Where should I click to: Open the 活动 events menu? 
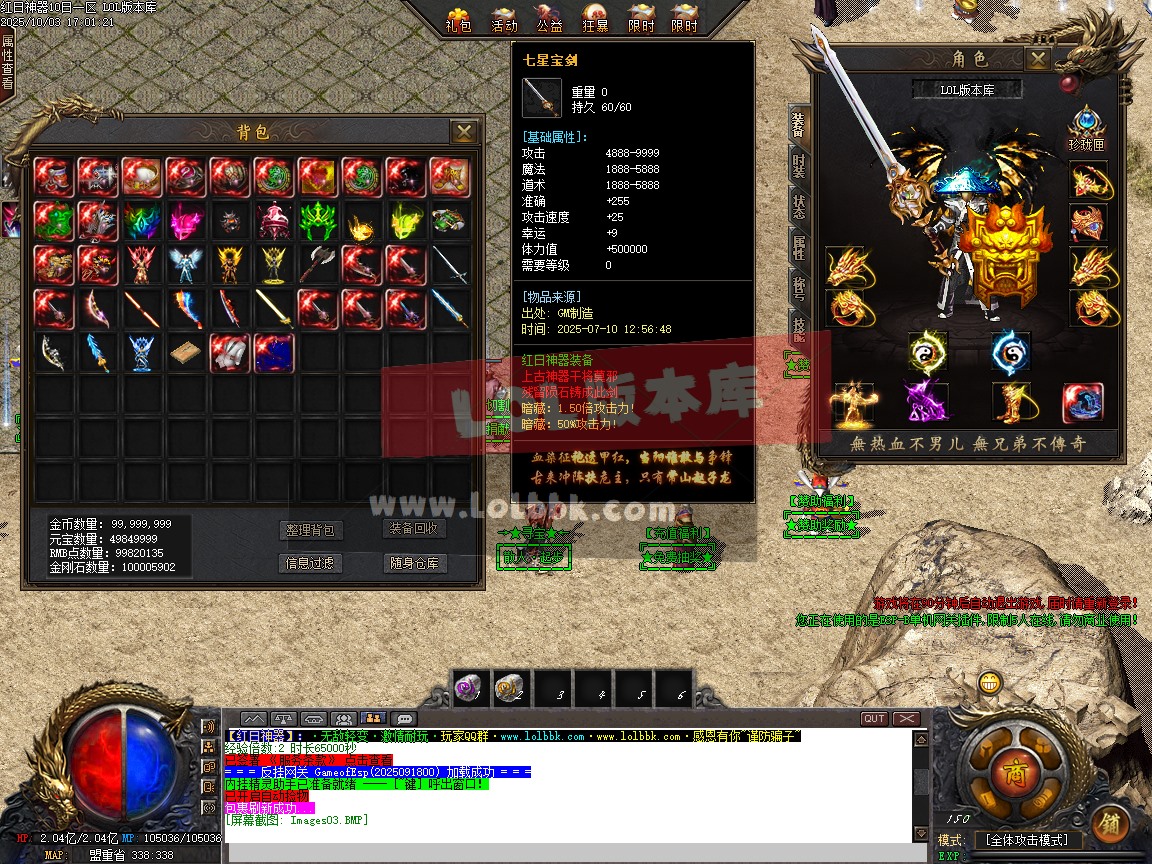click(x=505, y=18)
